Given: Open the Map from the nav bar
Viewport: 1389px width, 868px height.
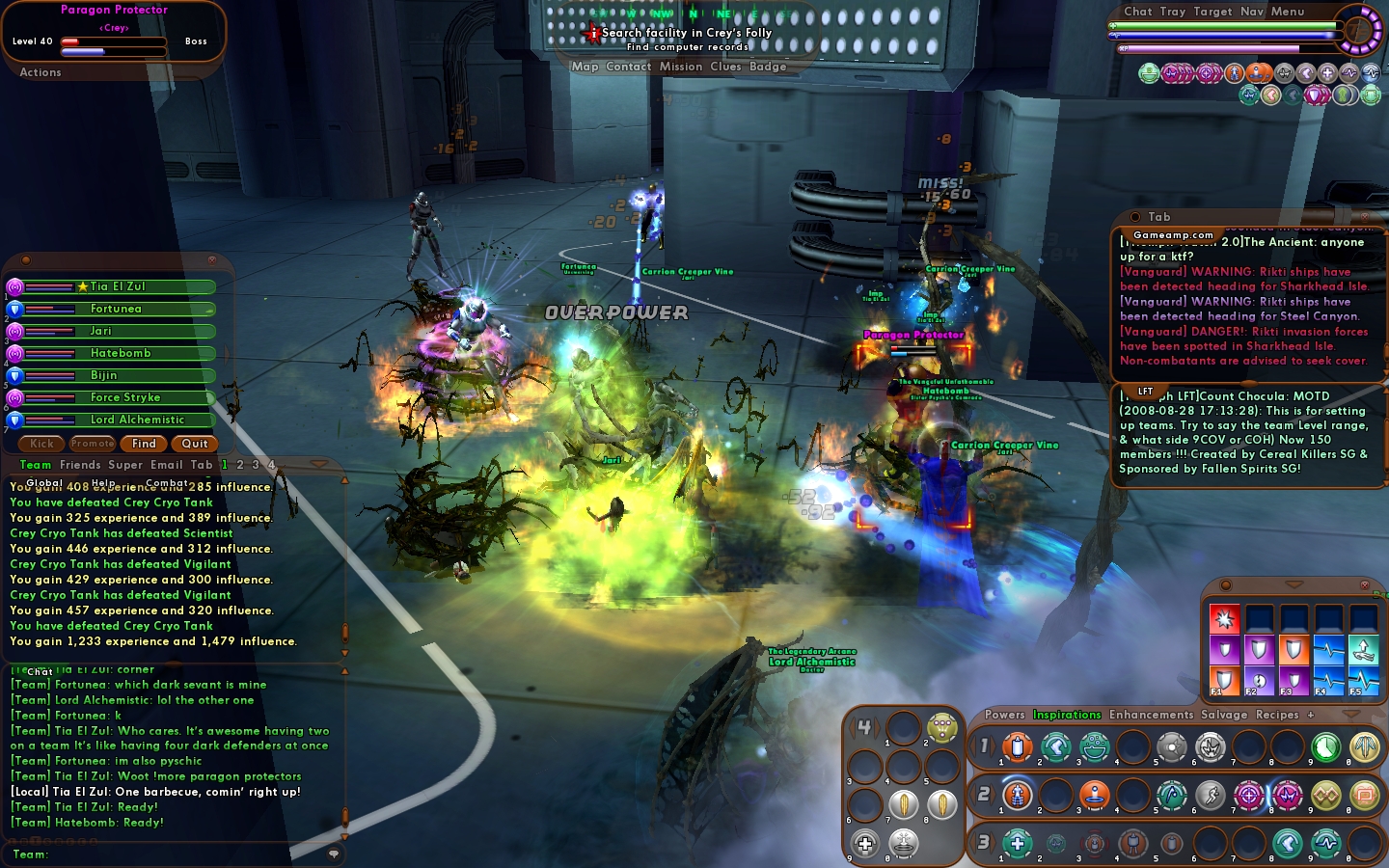Looking at the screenshot, I should (x=585, y=67).
